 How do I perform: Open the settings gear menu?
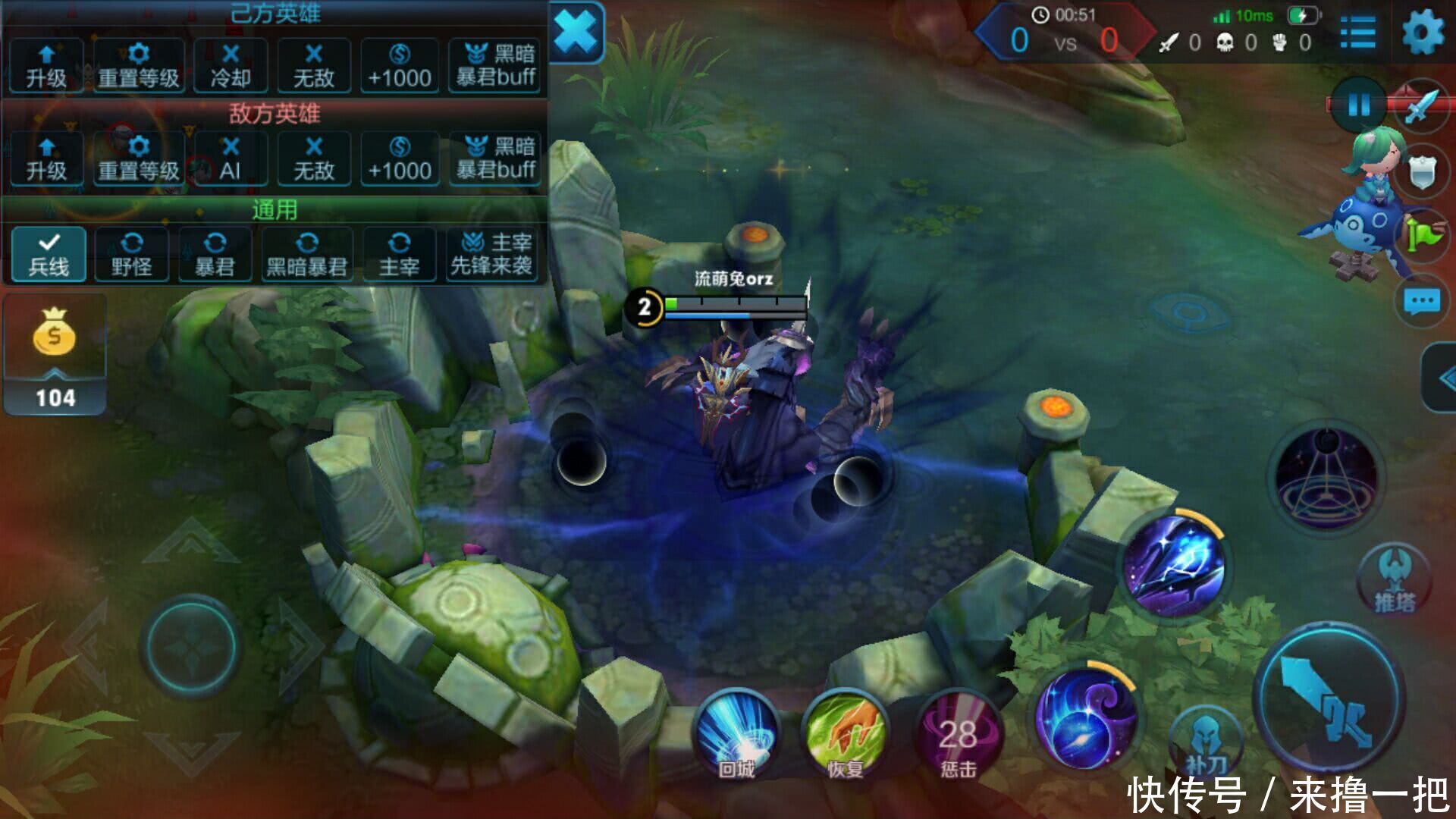pos(1423,33)
